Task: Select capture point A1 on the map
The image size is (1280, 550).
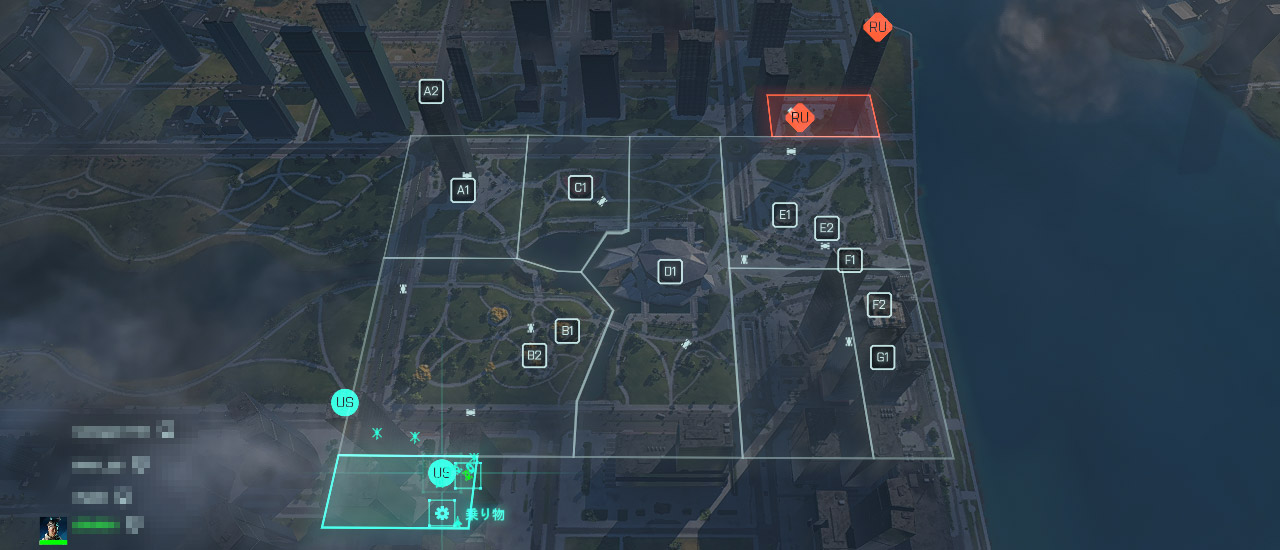Action: (462, 190)
